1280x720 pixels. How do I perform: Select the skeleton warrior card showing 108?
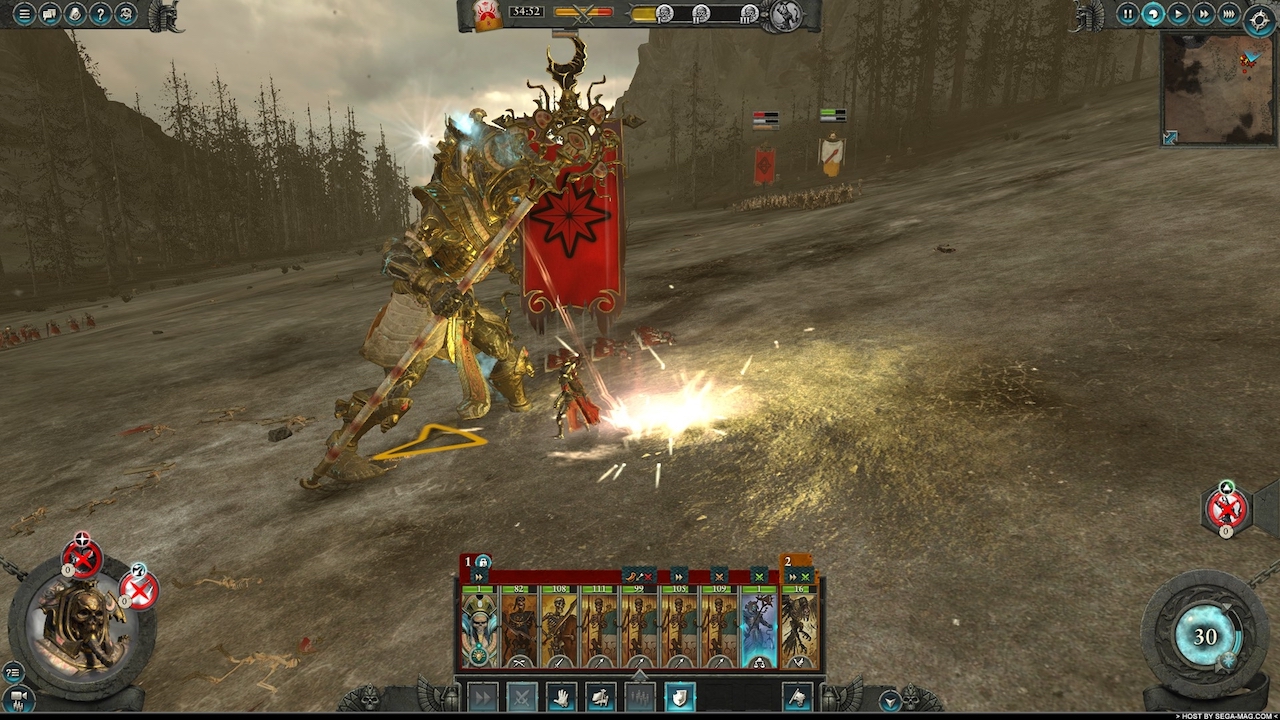point(559,627)
